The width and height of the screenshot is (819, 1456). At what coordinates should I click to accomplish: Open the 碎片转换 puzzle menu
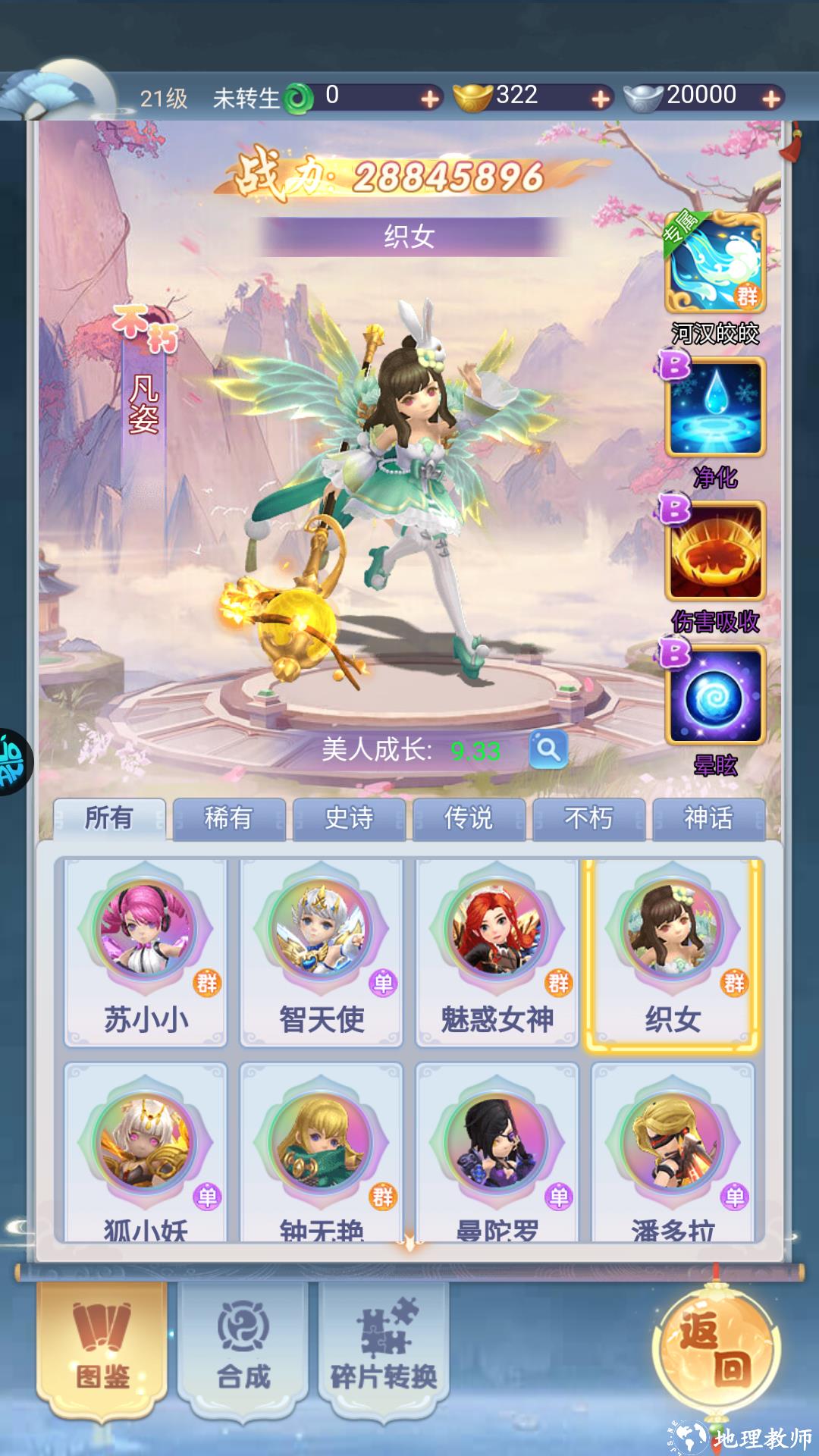click(384, 1345)
